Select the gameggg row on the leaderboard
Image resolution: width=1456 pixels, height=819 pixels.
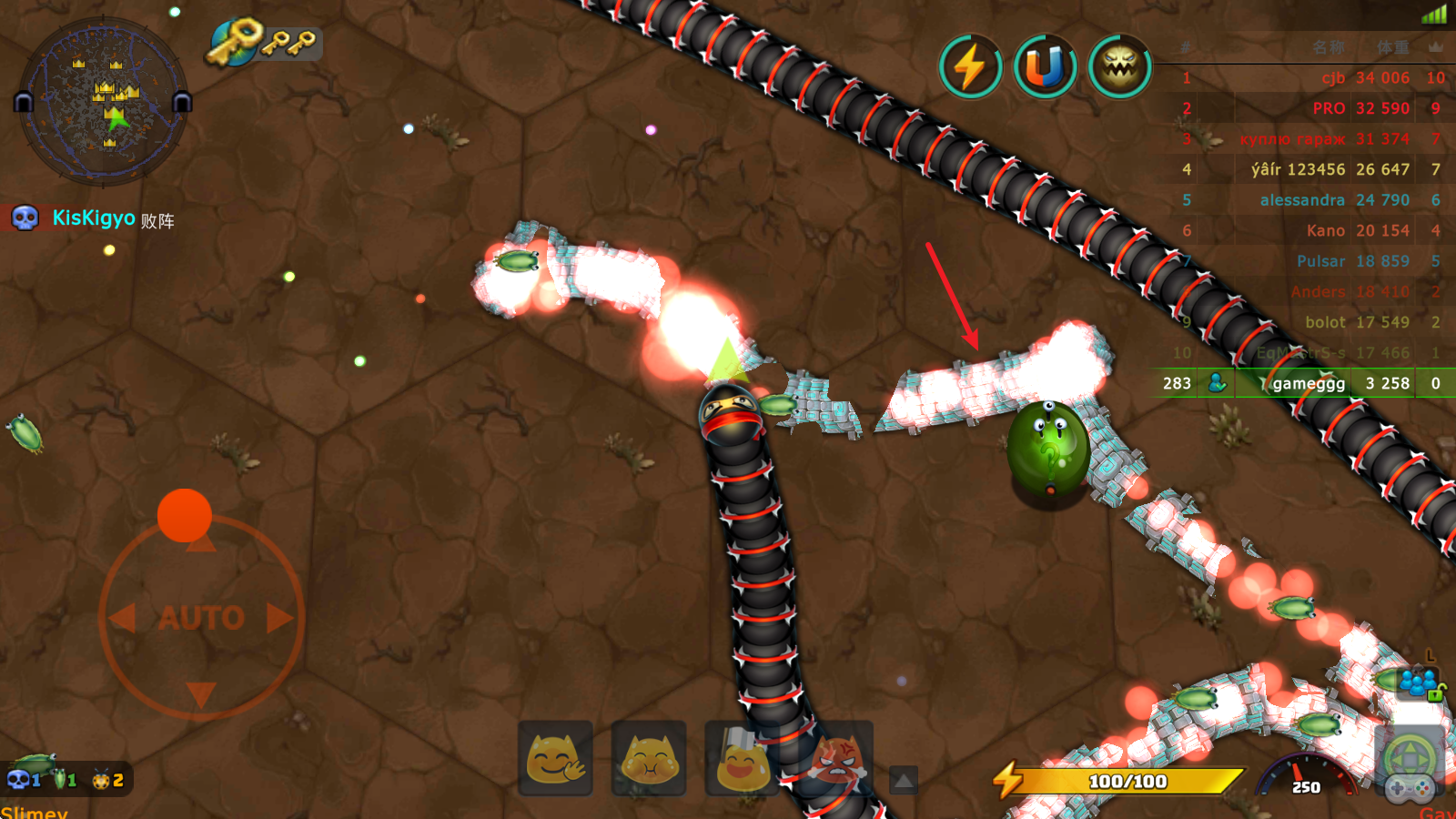(1303, 383)
